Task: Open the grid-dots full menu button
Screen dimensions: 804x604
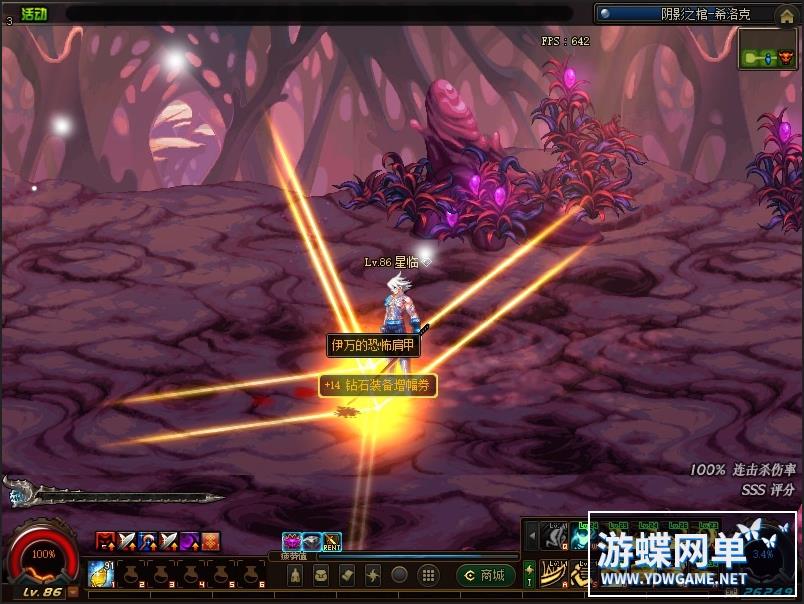Action: (427, 575)
